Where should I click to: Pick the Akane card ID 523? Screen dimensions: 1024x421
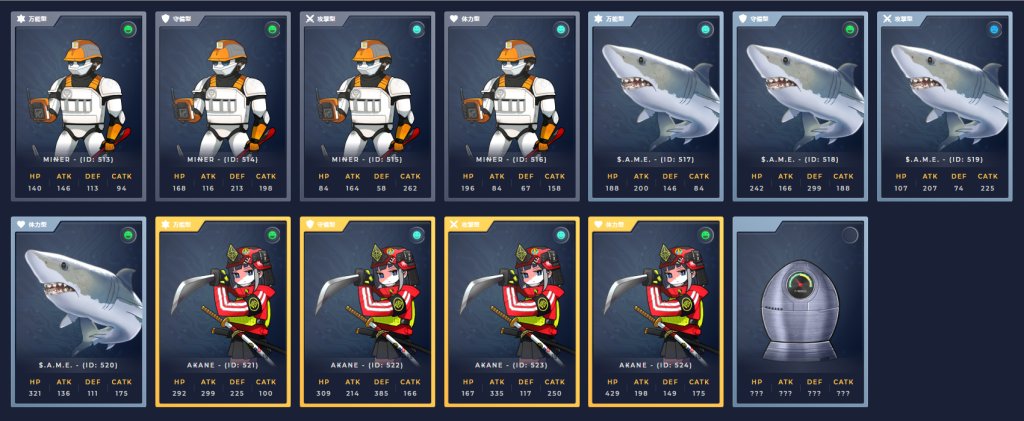pyautogui.click(x=511, y=311)
